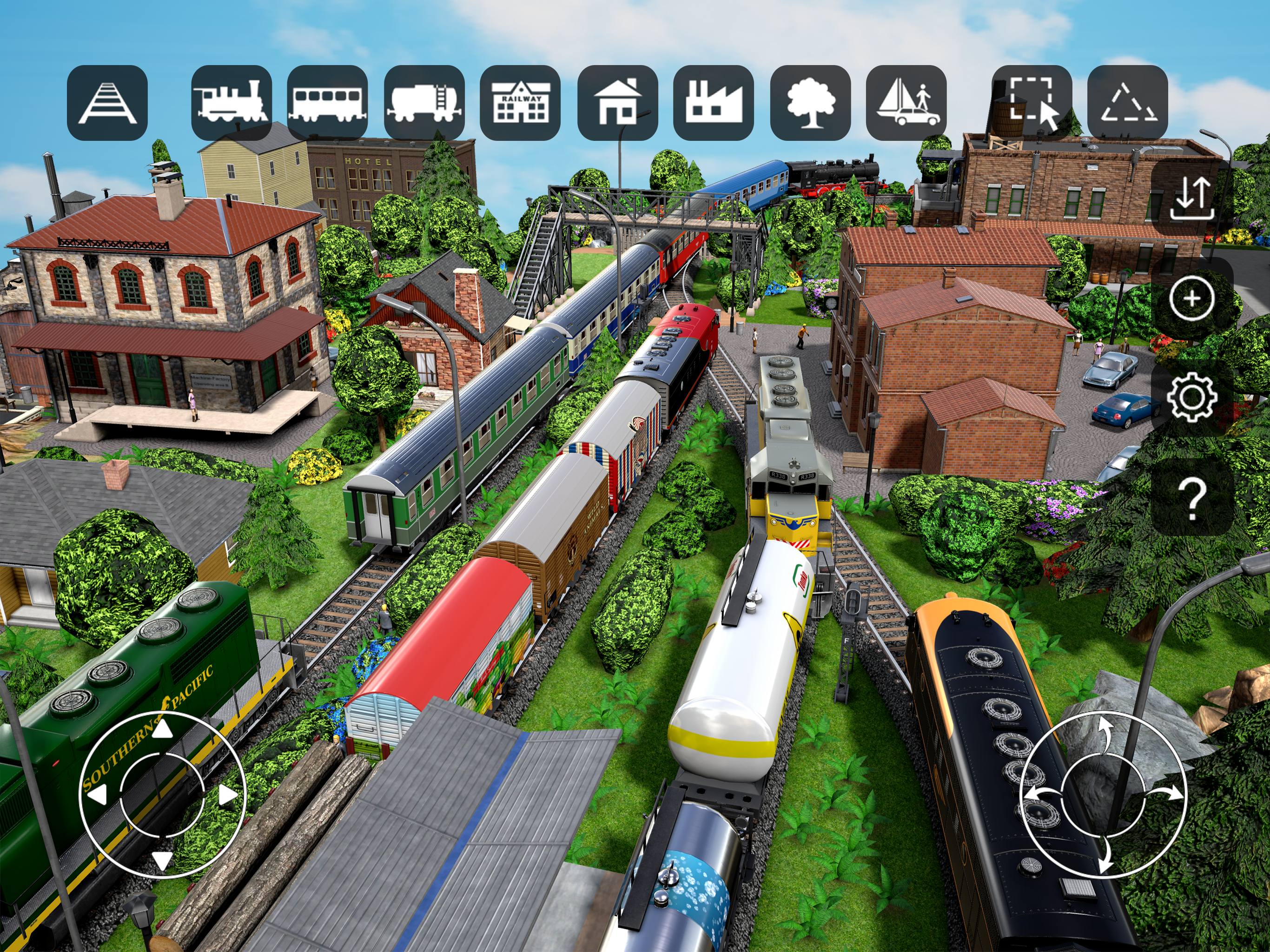The width and height of the screenshot is (1270, 952).
Task: Activate the rectangle selection tool
Action: 1032,103
